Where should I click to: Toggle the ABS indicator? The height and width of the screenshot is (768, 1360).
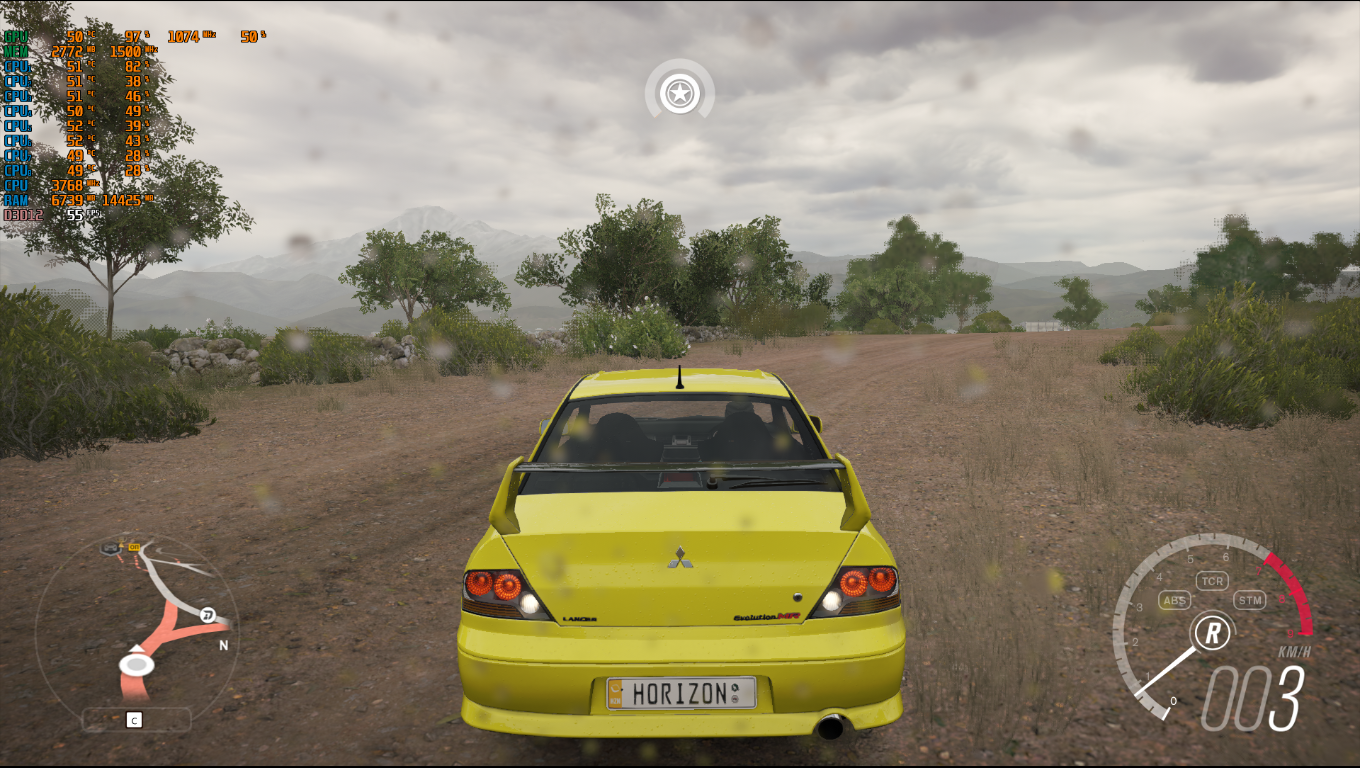coord(1174,601)
